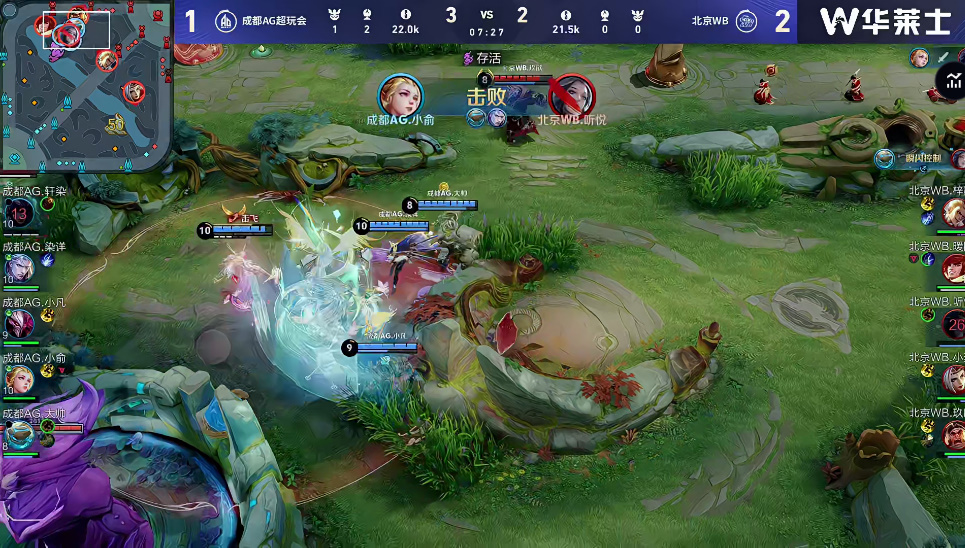Select player 成都AG.小俞 portrait in left list
This screenshot has width=965, height=548.
coord(19,378)
